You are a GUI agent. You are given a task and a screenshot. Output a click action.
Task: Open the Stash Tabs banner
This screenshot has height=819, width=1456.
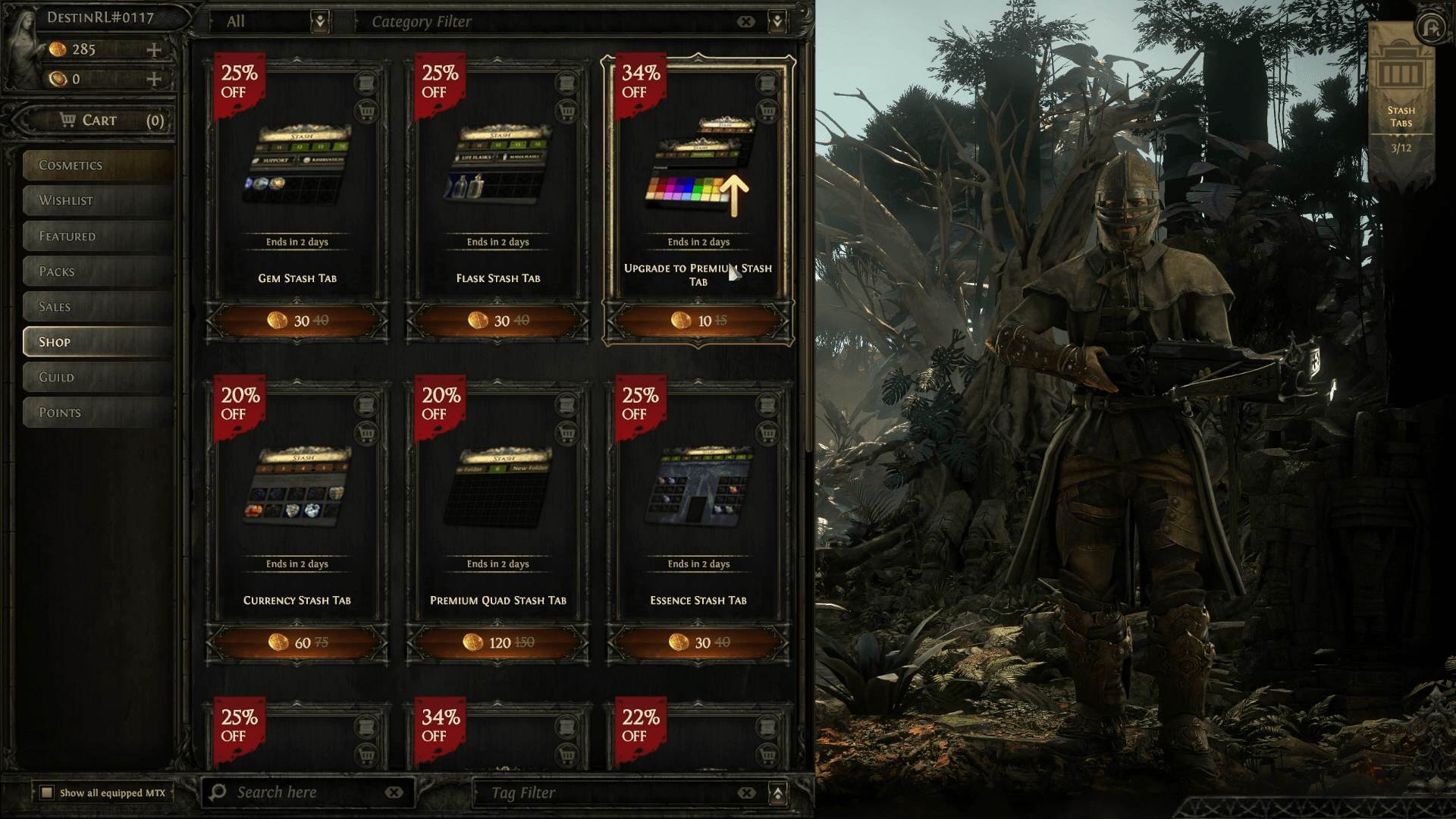(1401, 99)
